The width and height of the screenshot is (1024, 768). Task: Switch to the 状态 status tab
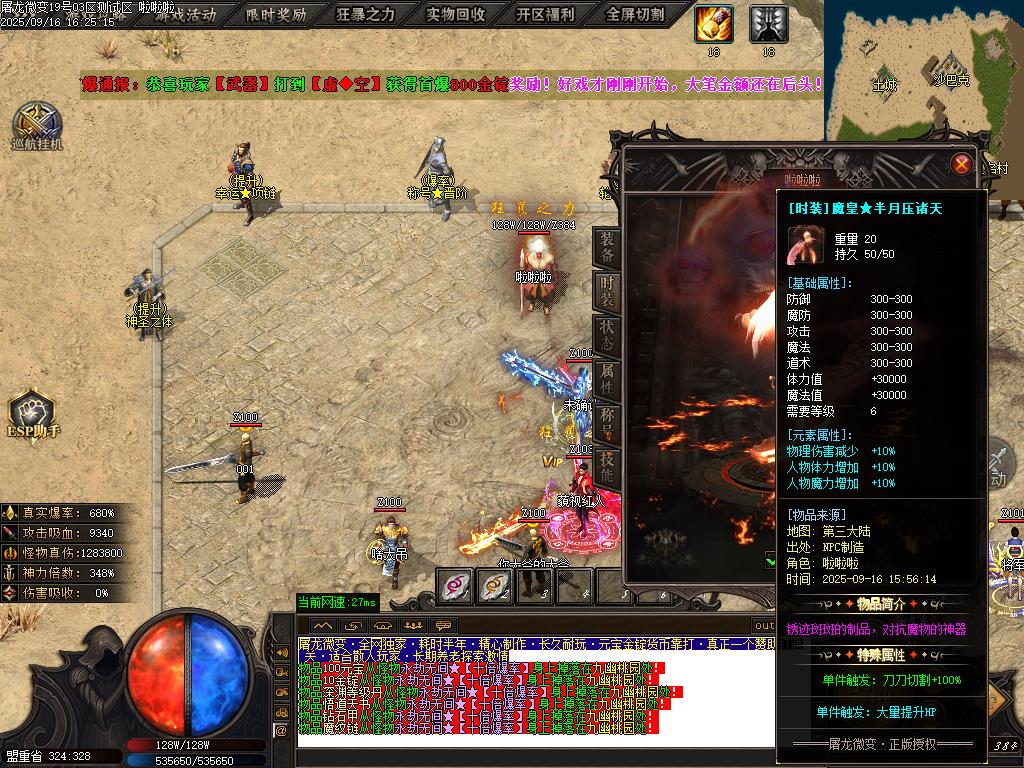(x=607, y=332)
